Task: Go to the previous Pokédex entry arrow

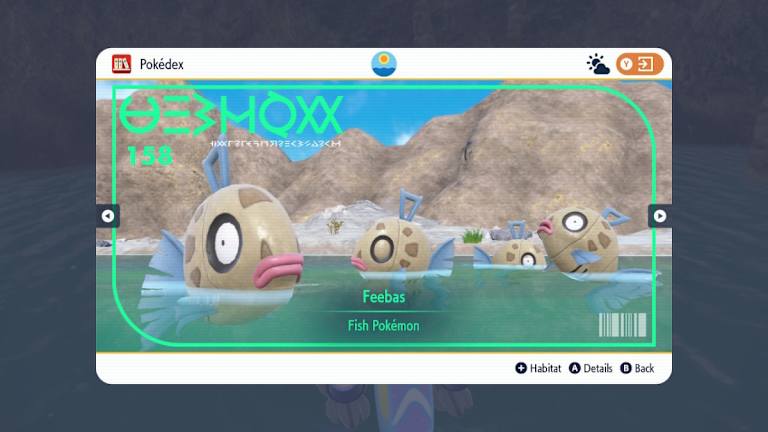Action: click(108, 215)
